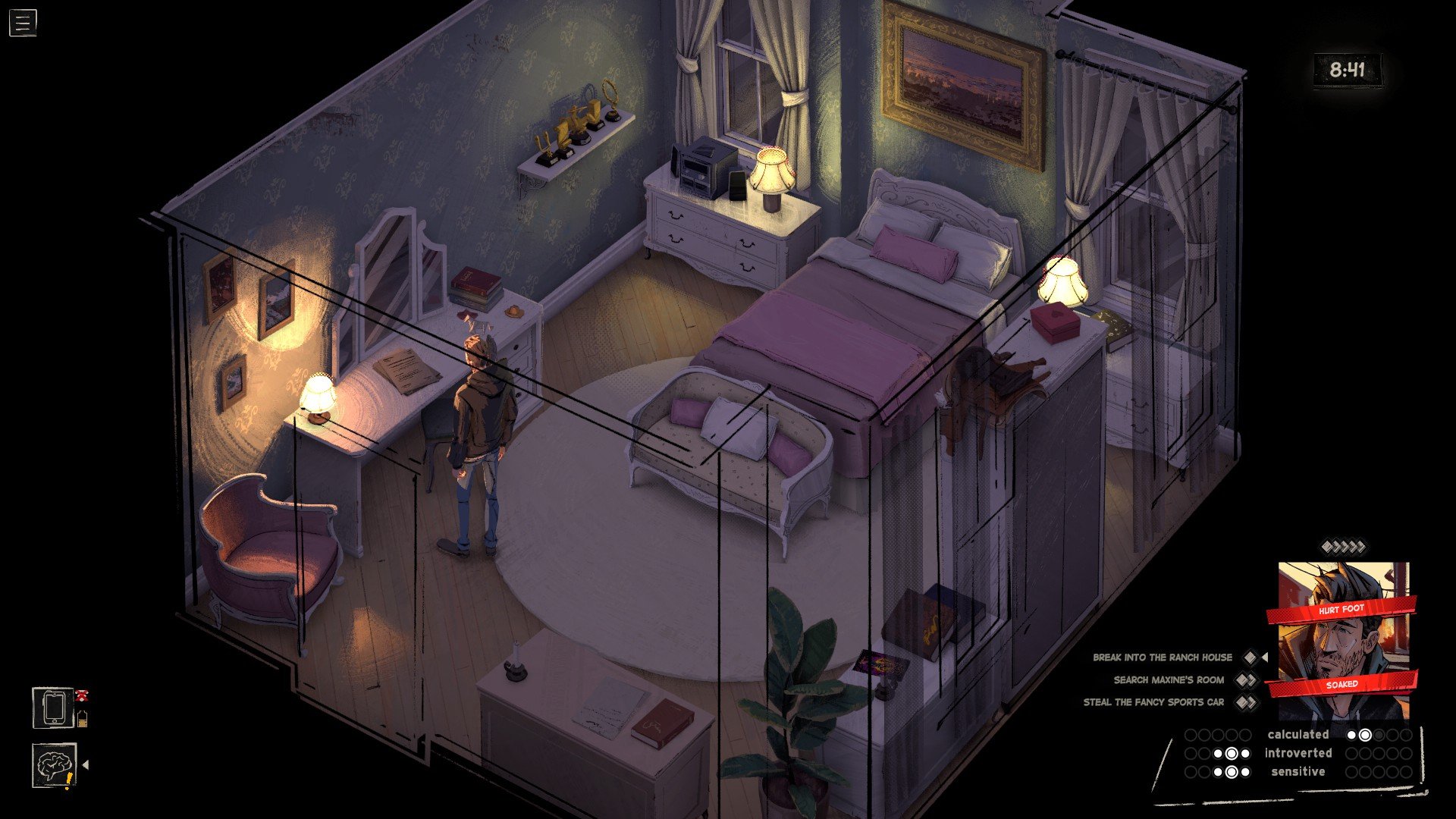Select the Search Maxine's Room objective

click(1168, 680)
